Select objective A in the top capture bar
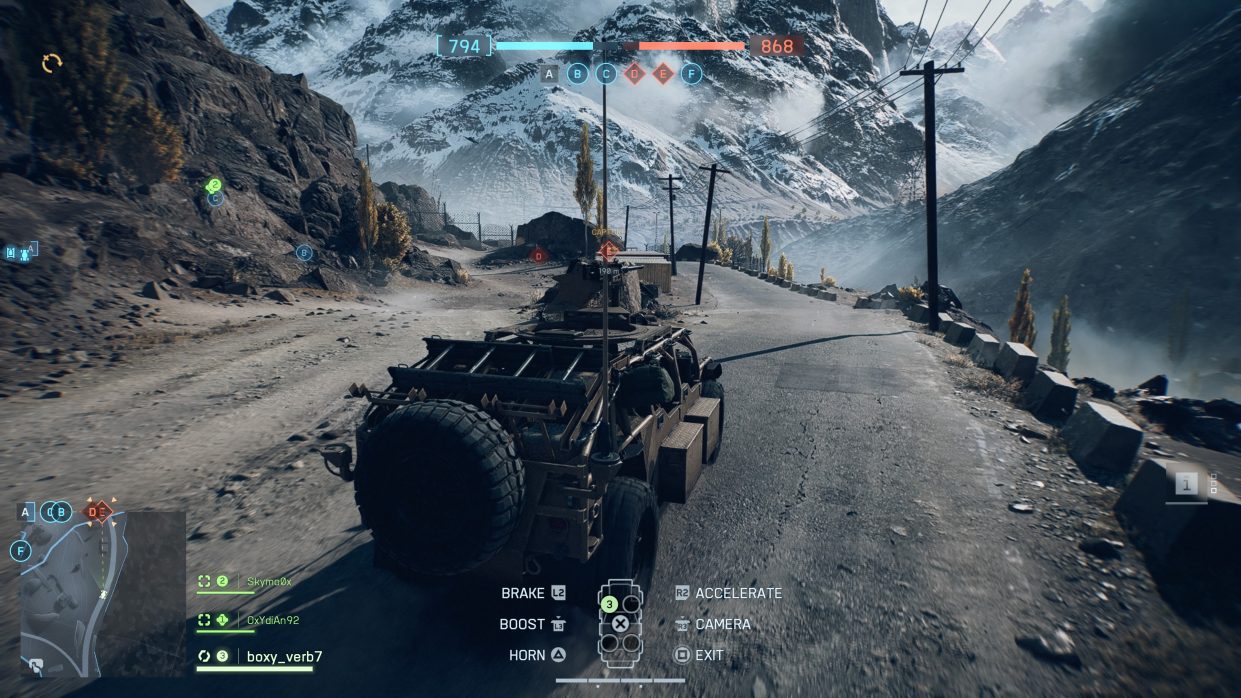Viewport: 1241px width, 698px height. pos(549,73)
